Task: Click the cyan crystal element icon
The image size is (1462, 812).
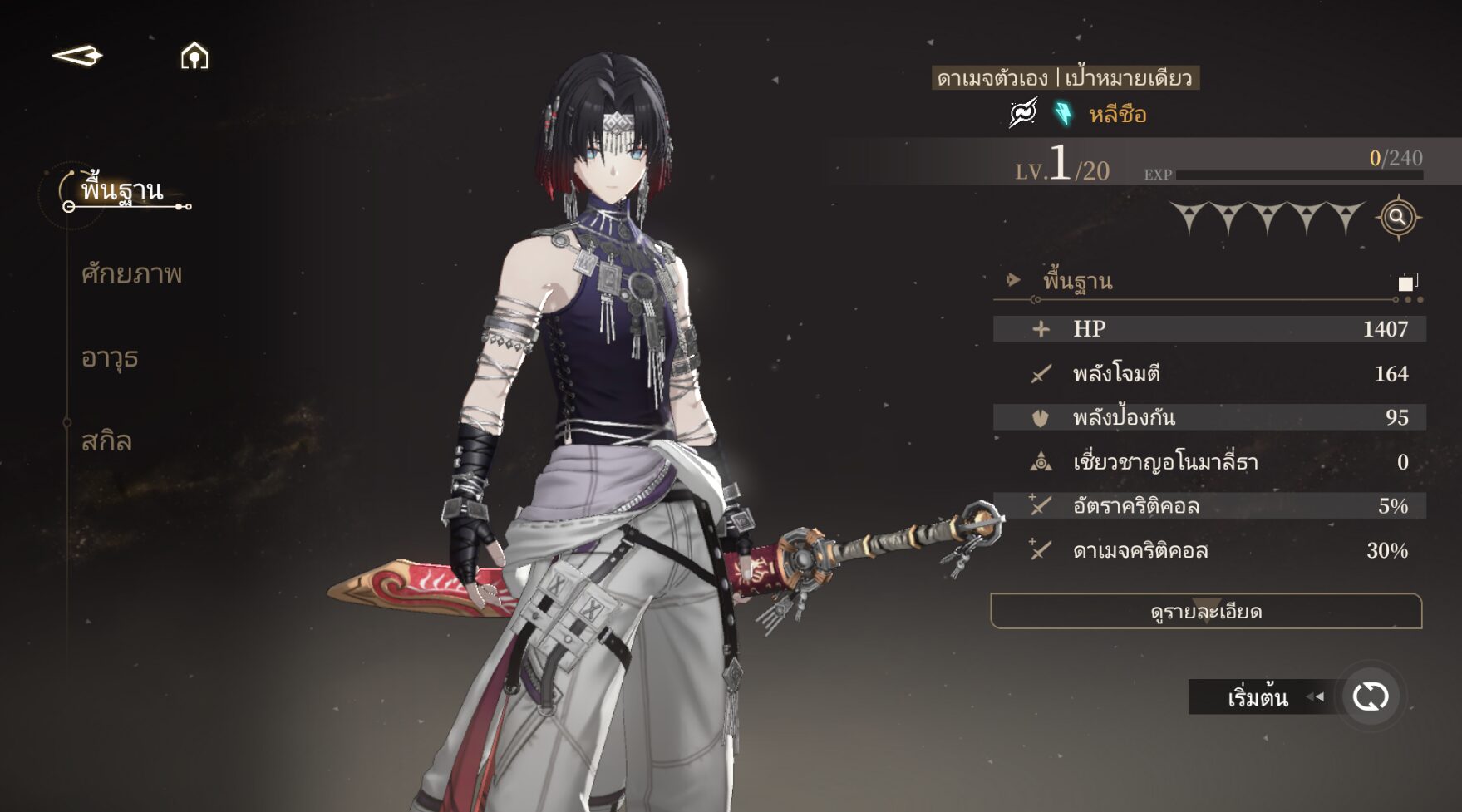Action: [1063, 113]
